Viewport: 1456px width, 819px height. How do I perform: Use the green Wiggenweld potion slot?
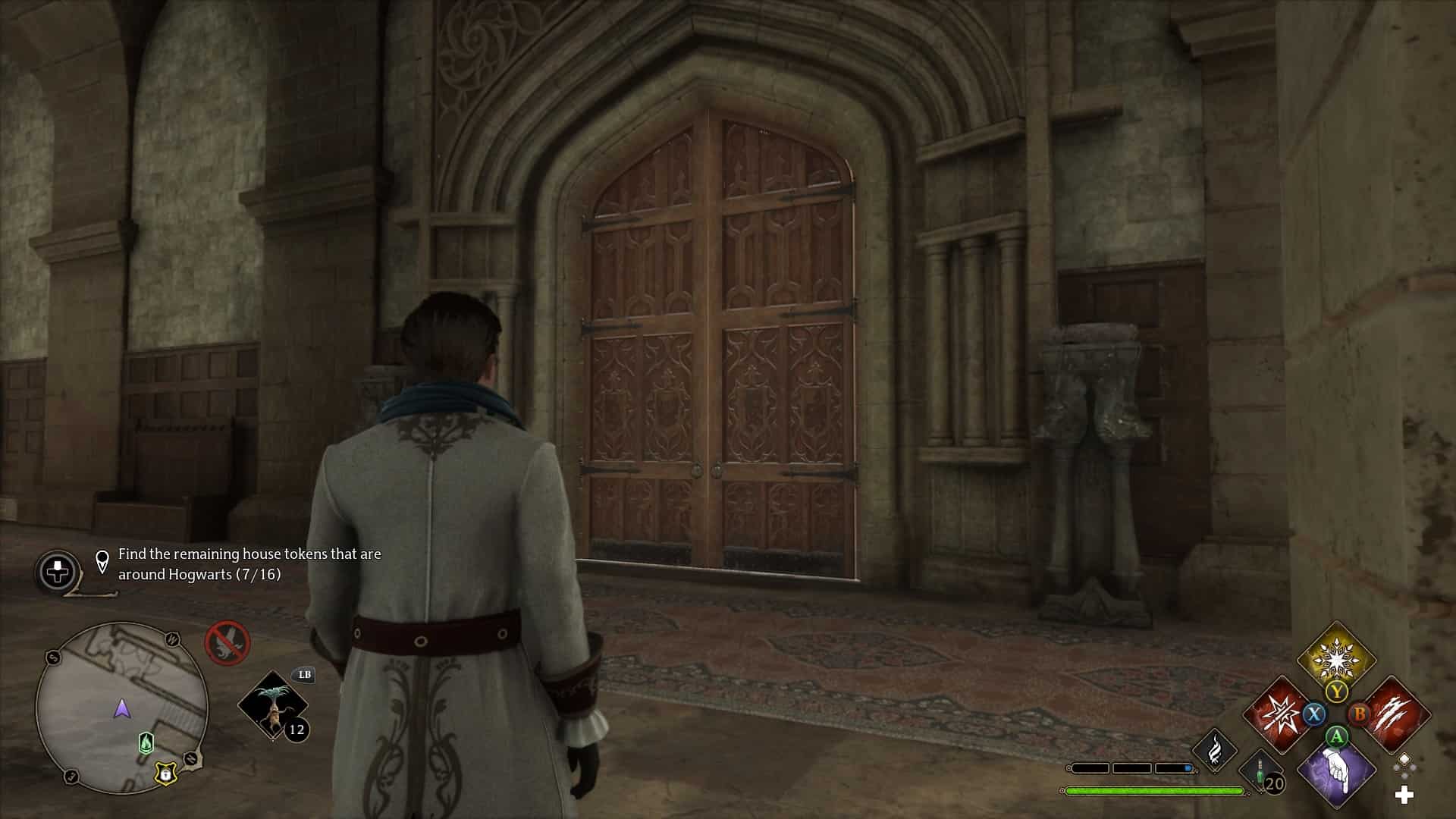click(1262, 772)
